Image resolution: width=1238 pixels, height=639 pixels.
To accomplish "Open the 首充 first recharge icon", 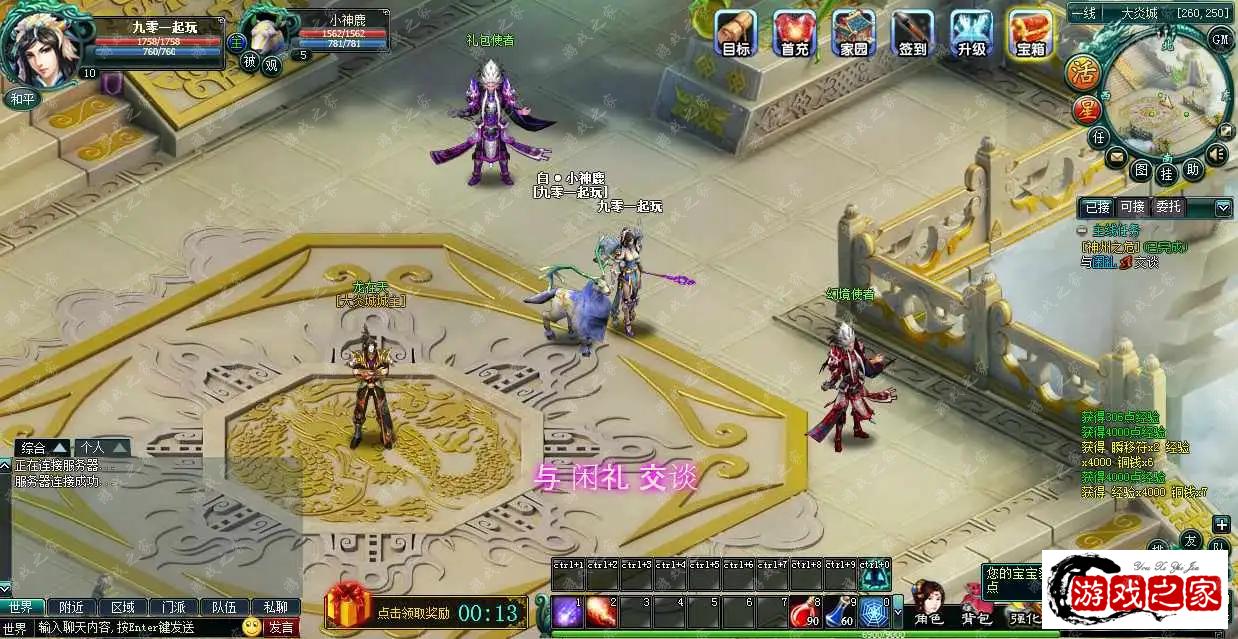I will [795, 31].
